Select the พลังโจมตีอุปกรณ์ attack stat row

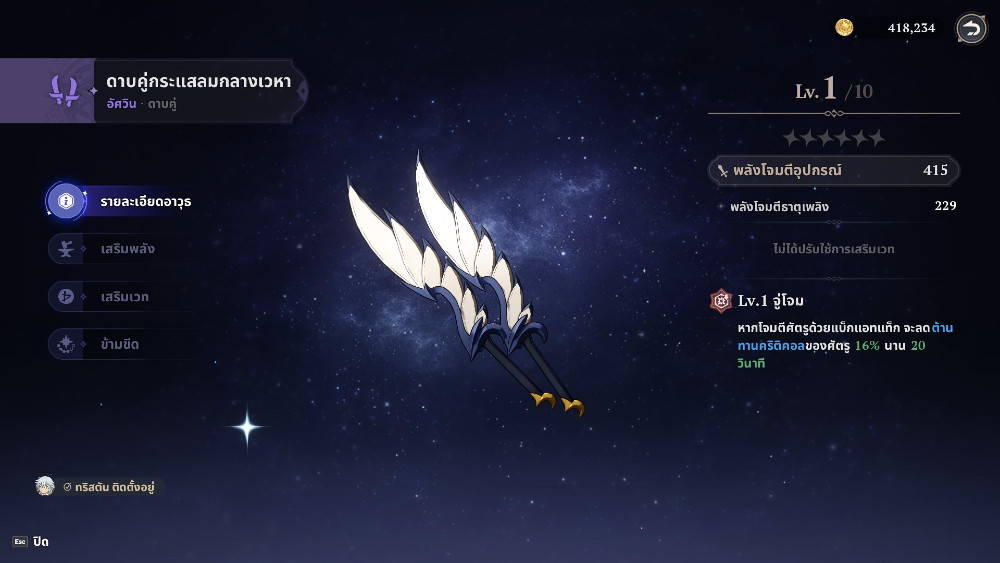click(x=833, y=171)
